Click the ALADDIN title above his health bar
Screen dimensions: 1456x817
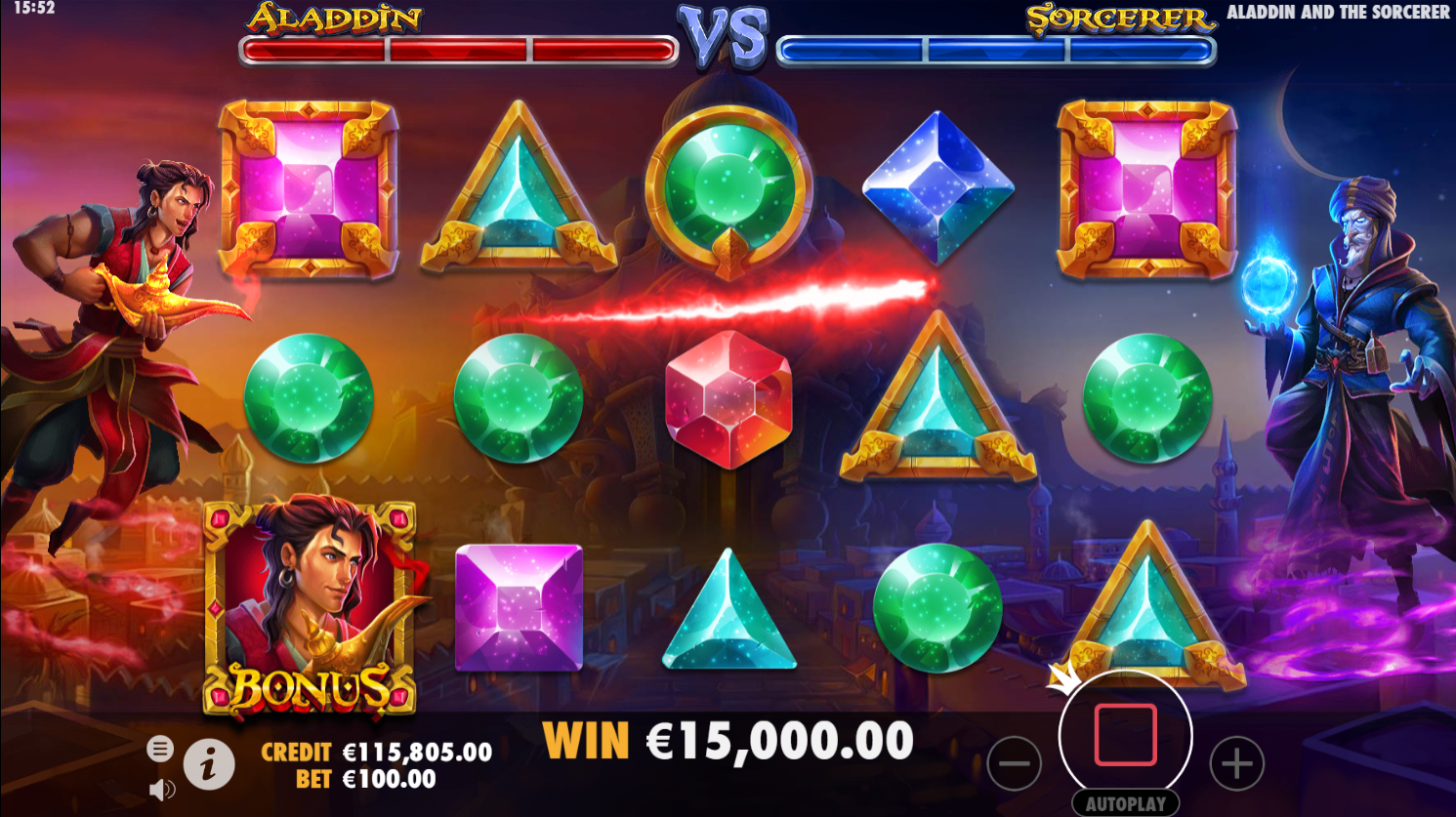point(335,17)
